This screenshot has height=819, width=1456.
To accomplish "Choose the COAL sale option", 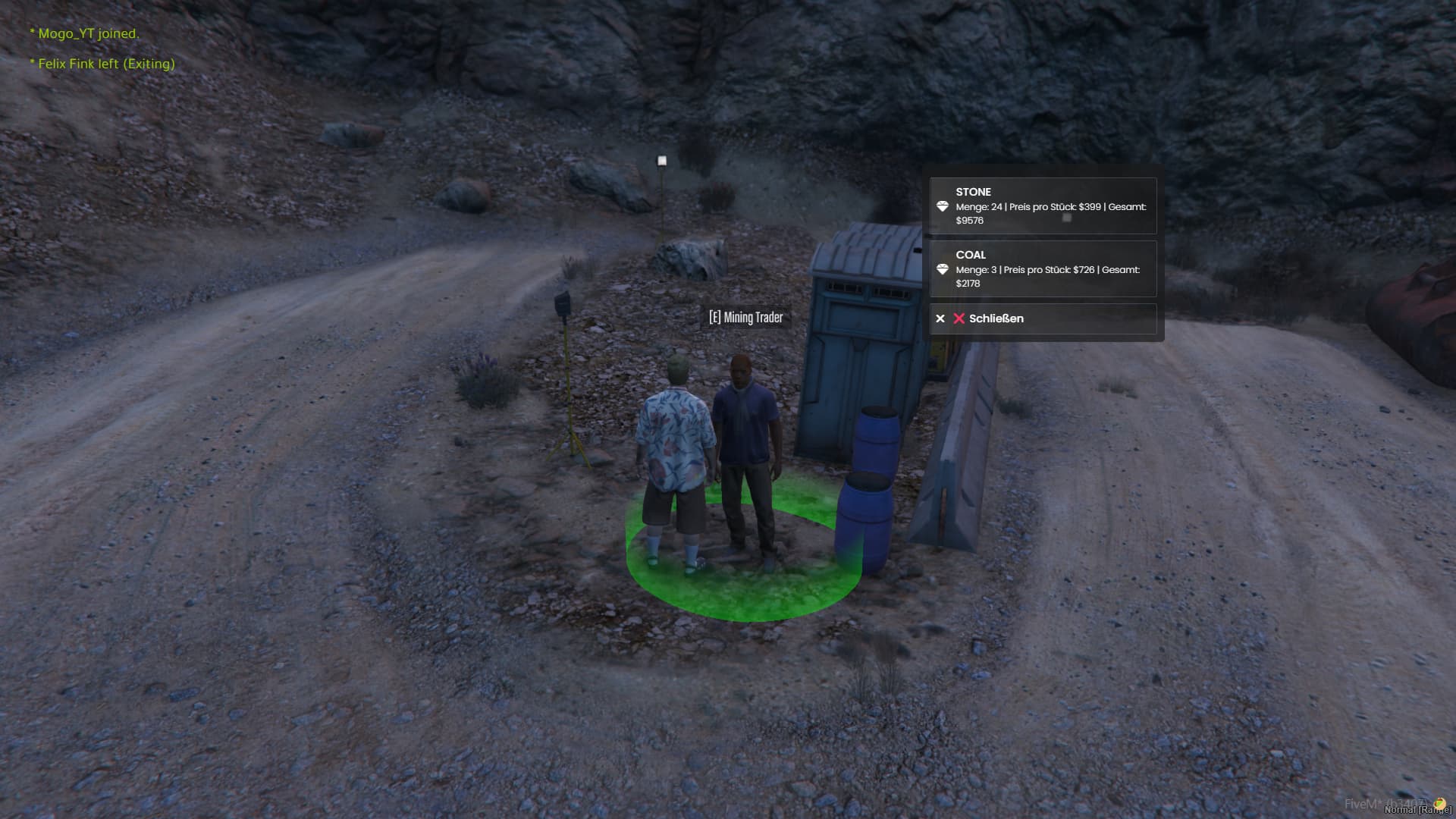I will [1043, 268].
